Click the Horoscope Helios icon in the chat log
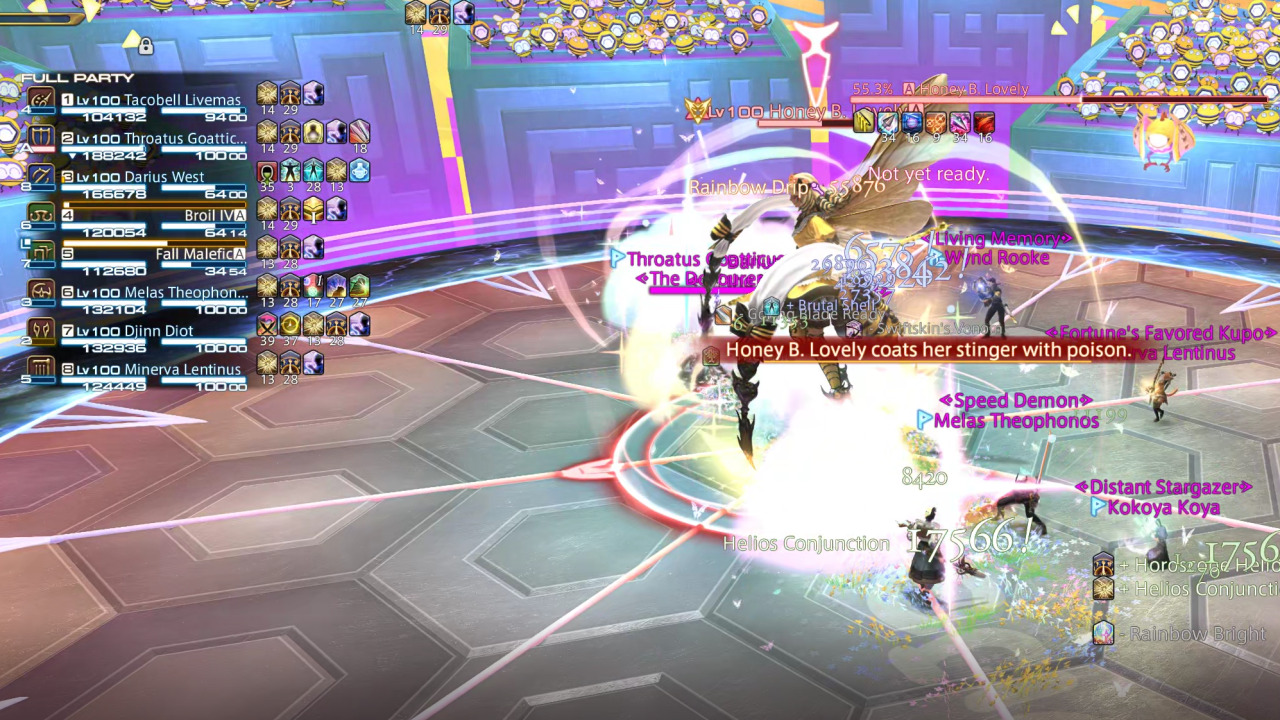The width and height of the screenshot is (1280, 720). [1104, 564]
